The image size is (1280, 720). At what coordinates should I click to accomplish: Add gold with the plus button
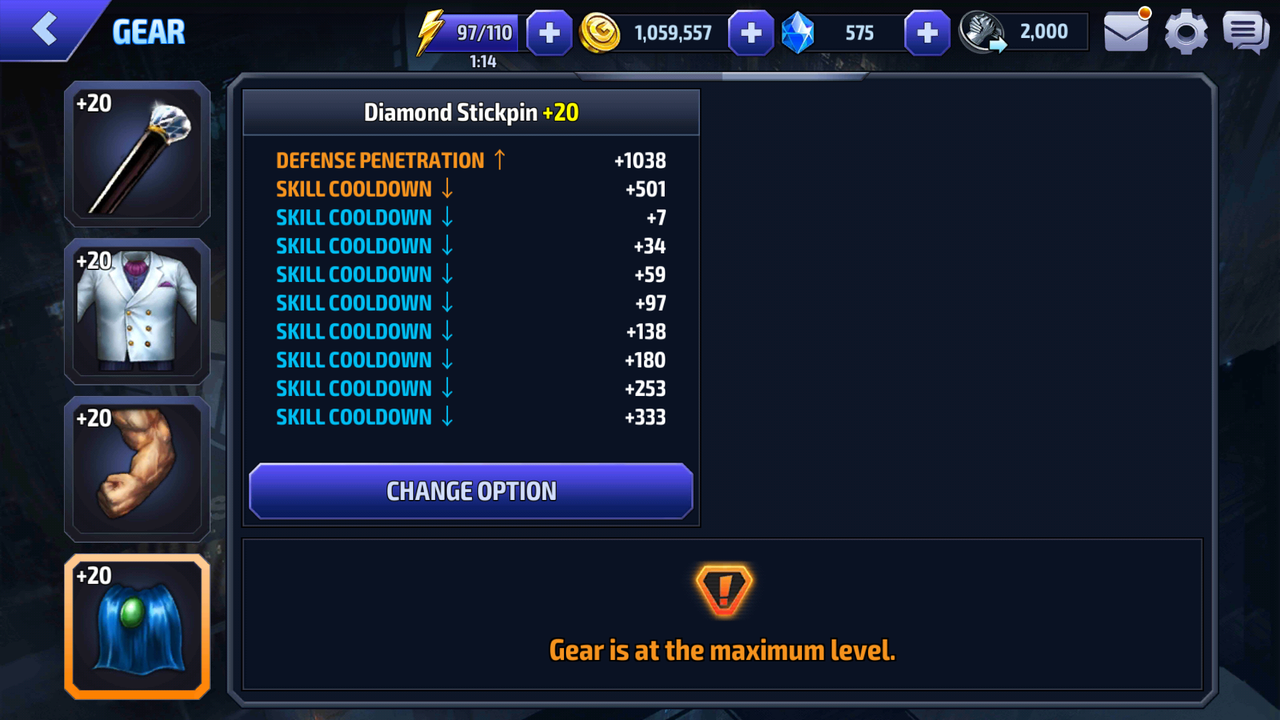751,33
